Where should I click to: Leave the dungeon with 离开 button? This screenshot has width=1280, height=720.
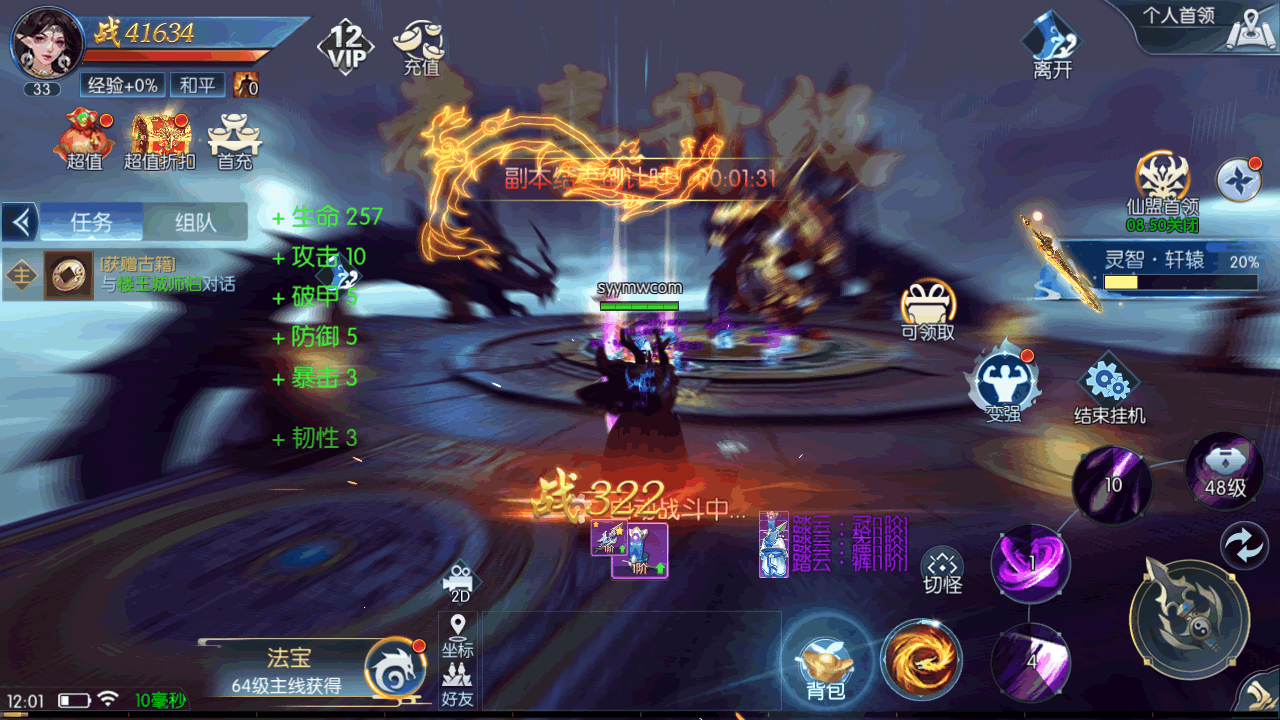click(1053, 45)
